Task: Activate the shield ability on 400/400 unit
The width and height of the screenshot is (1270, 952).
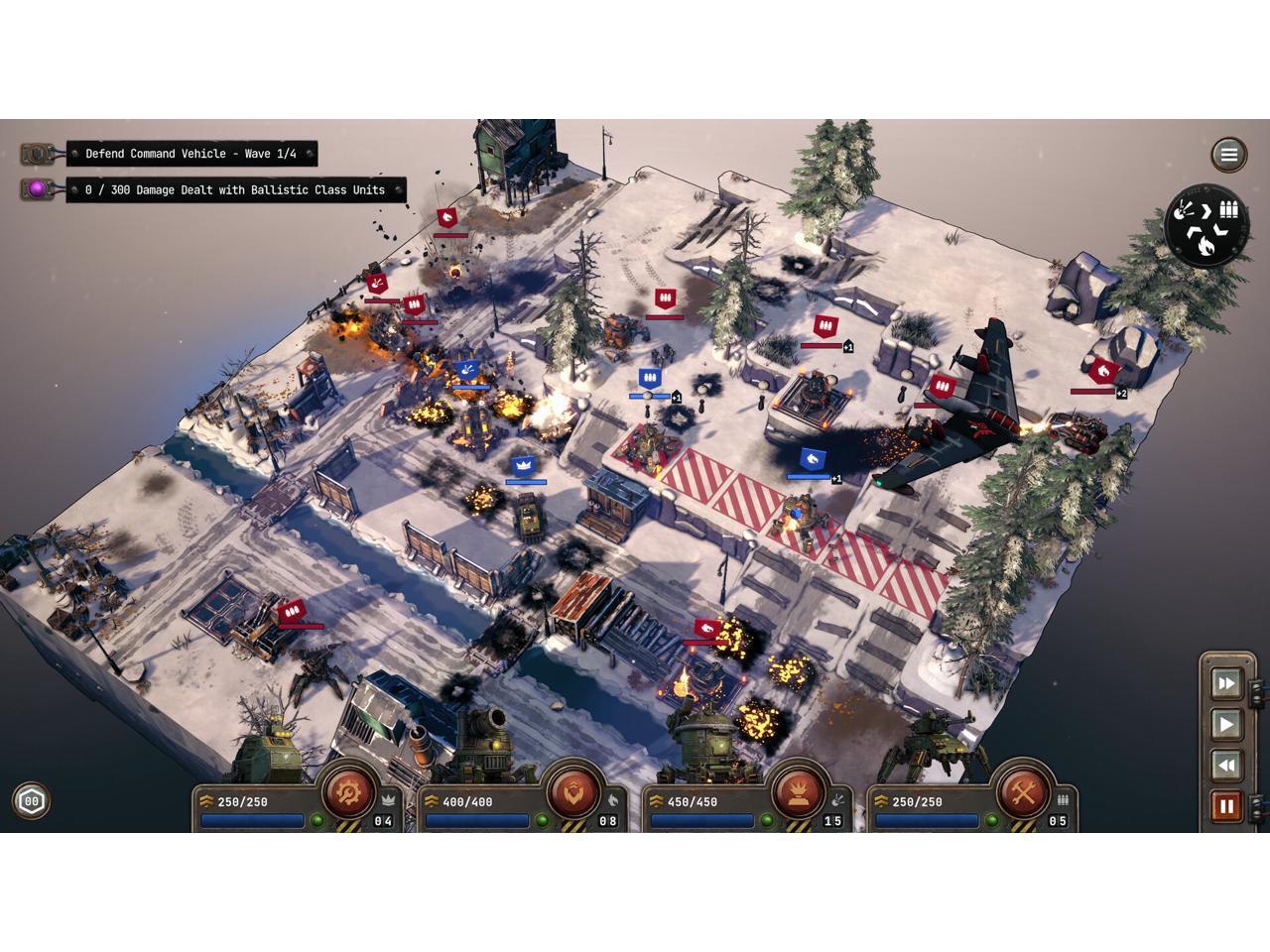Action: [x=572, y=791]
